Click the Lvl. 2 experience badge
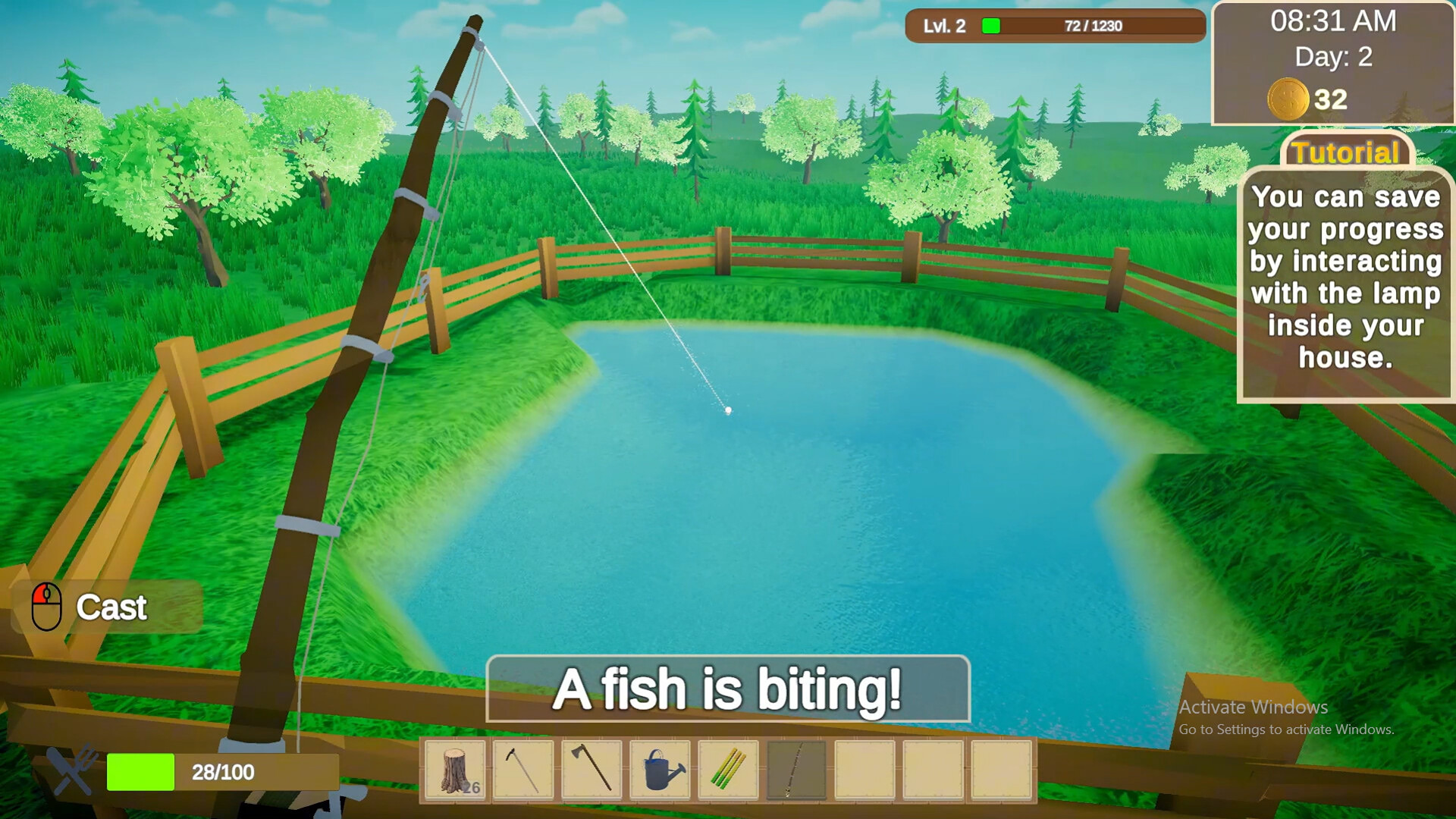Viewport: 1456px width, 819px height. tap(943, 27)
